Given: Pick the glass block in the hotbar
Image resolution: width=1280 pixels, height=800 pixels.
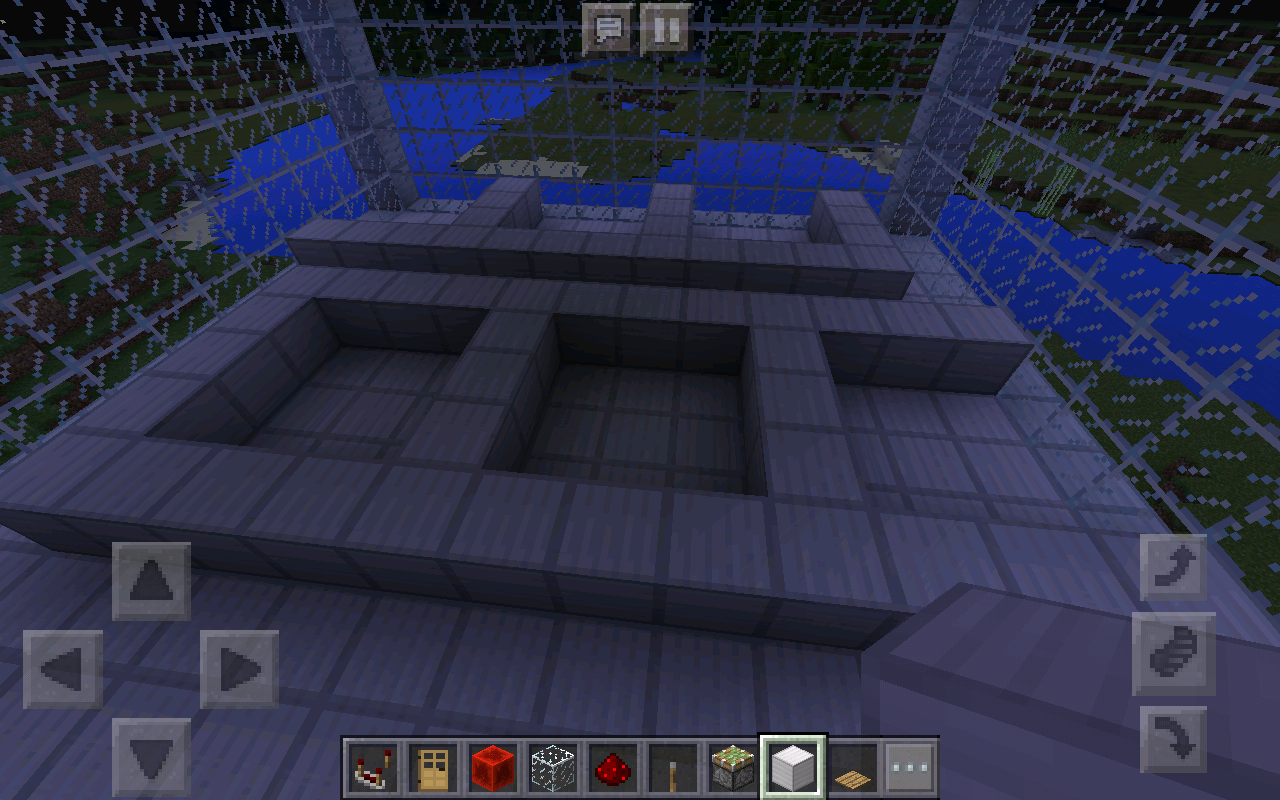Looking at the screenshot, I should pos(551,767).
